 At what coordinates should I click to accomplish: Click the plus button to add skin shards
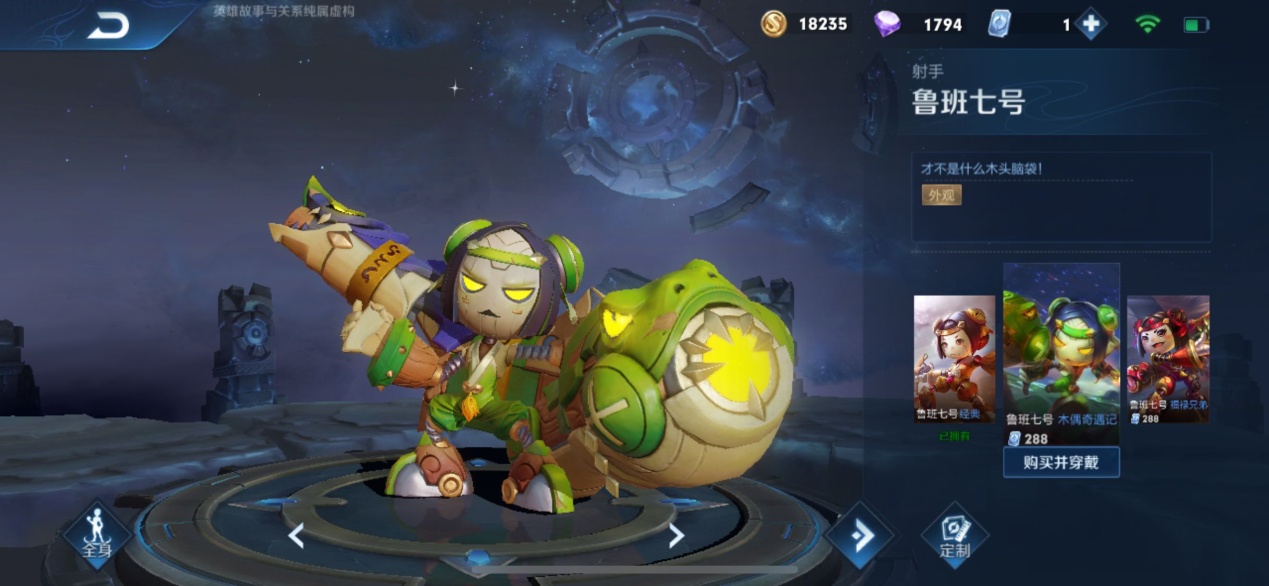(1090, 24)
